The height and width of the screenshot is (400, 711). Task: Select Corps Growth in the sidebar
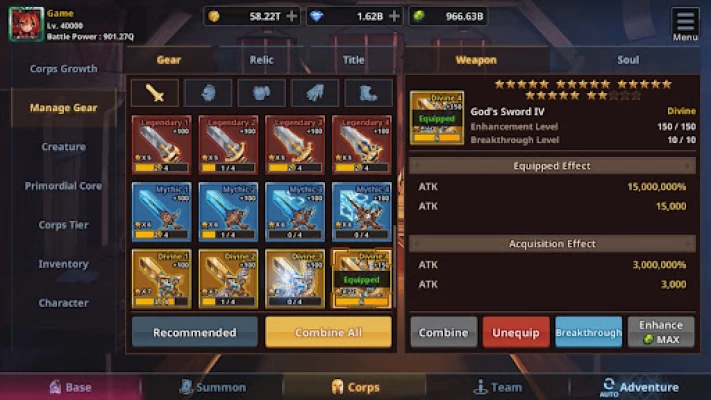[63, 69]
